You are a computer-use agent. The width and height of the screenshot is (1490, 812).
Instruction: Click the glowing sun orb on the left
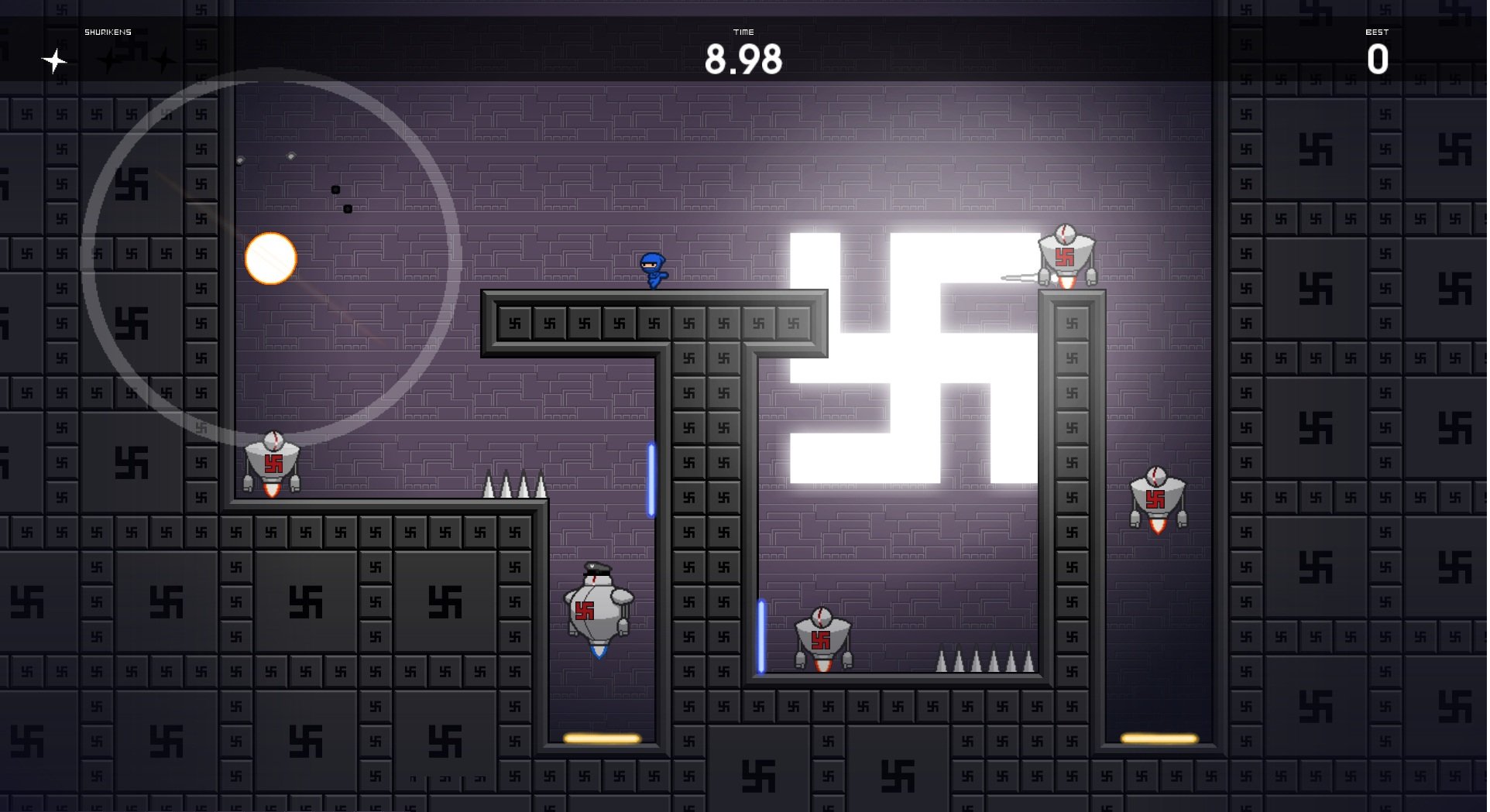pos(272,258)
